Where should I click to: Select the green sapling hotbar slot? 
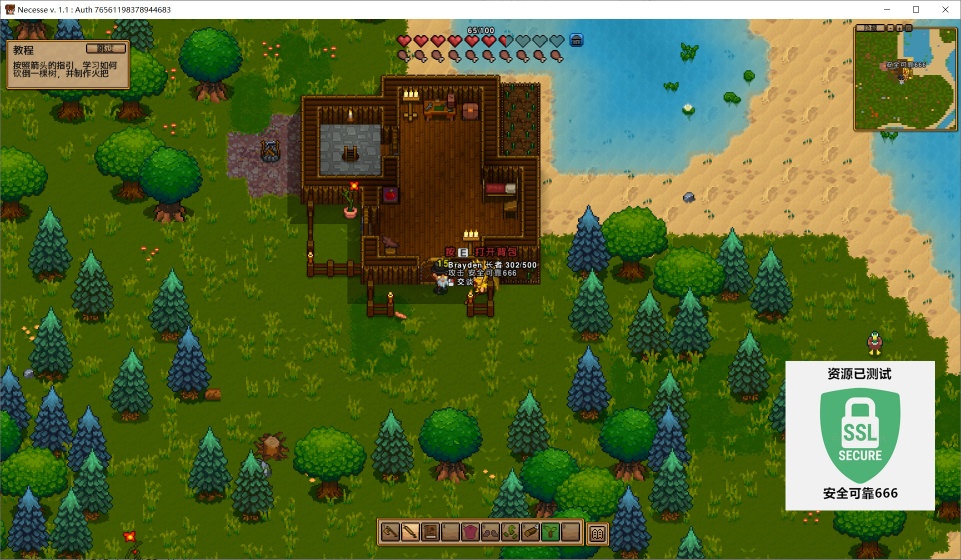click(550, 532)
